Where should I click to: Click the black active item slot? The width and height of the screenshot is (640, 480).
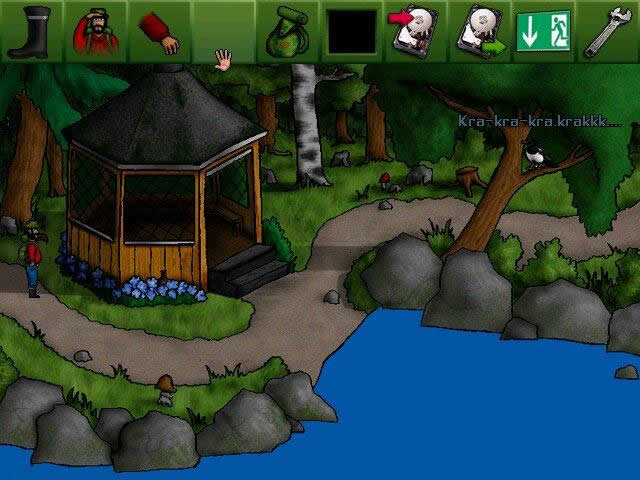point(352,32)
